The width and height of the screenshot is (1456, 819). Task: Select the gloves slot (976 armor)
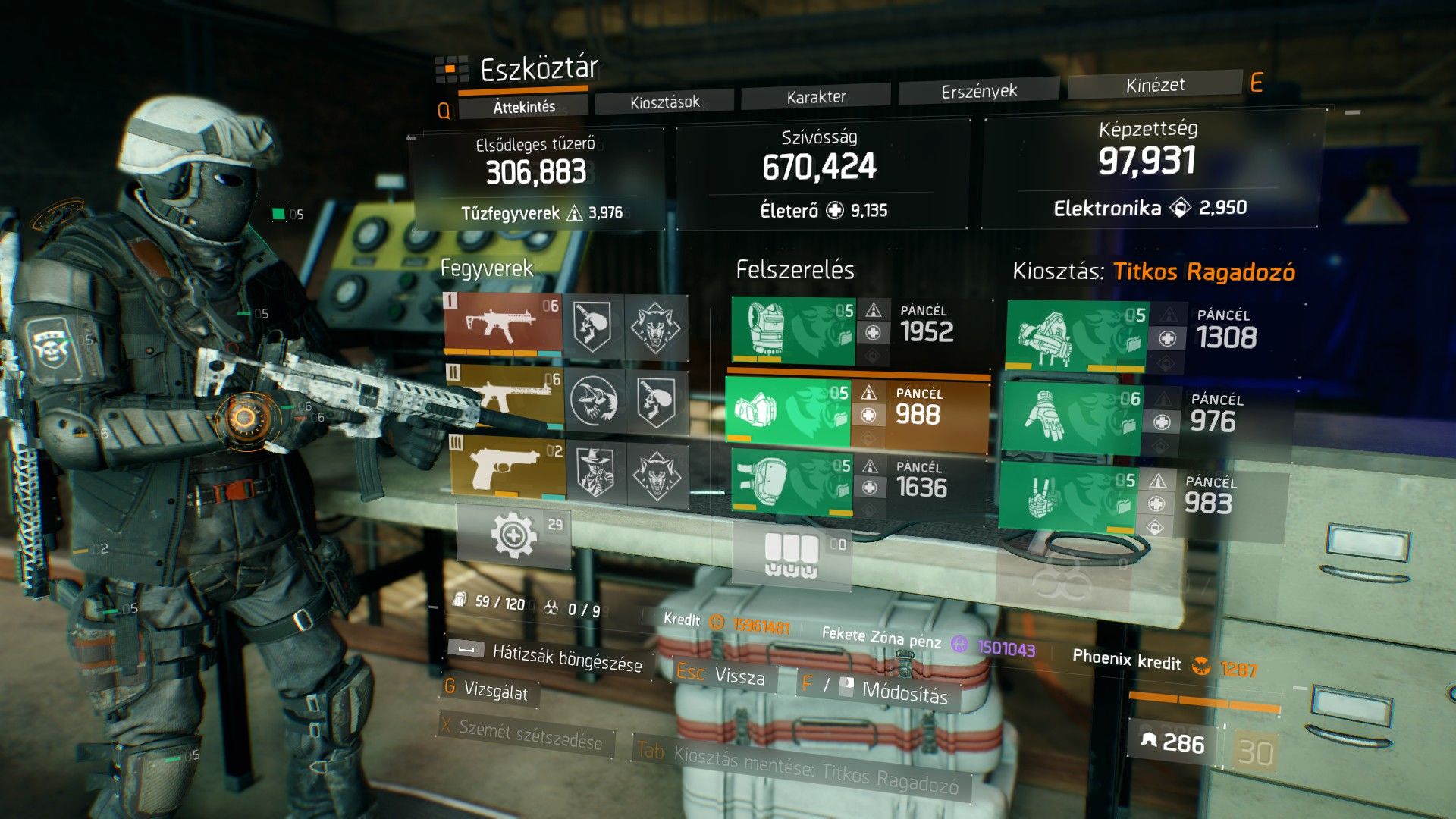click(x=1071, y=418)
